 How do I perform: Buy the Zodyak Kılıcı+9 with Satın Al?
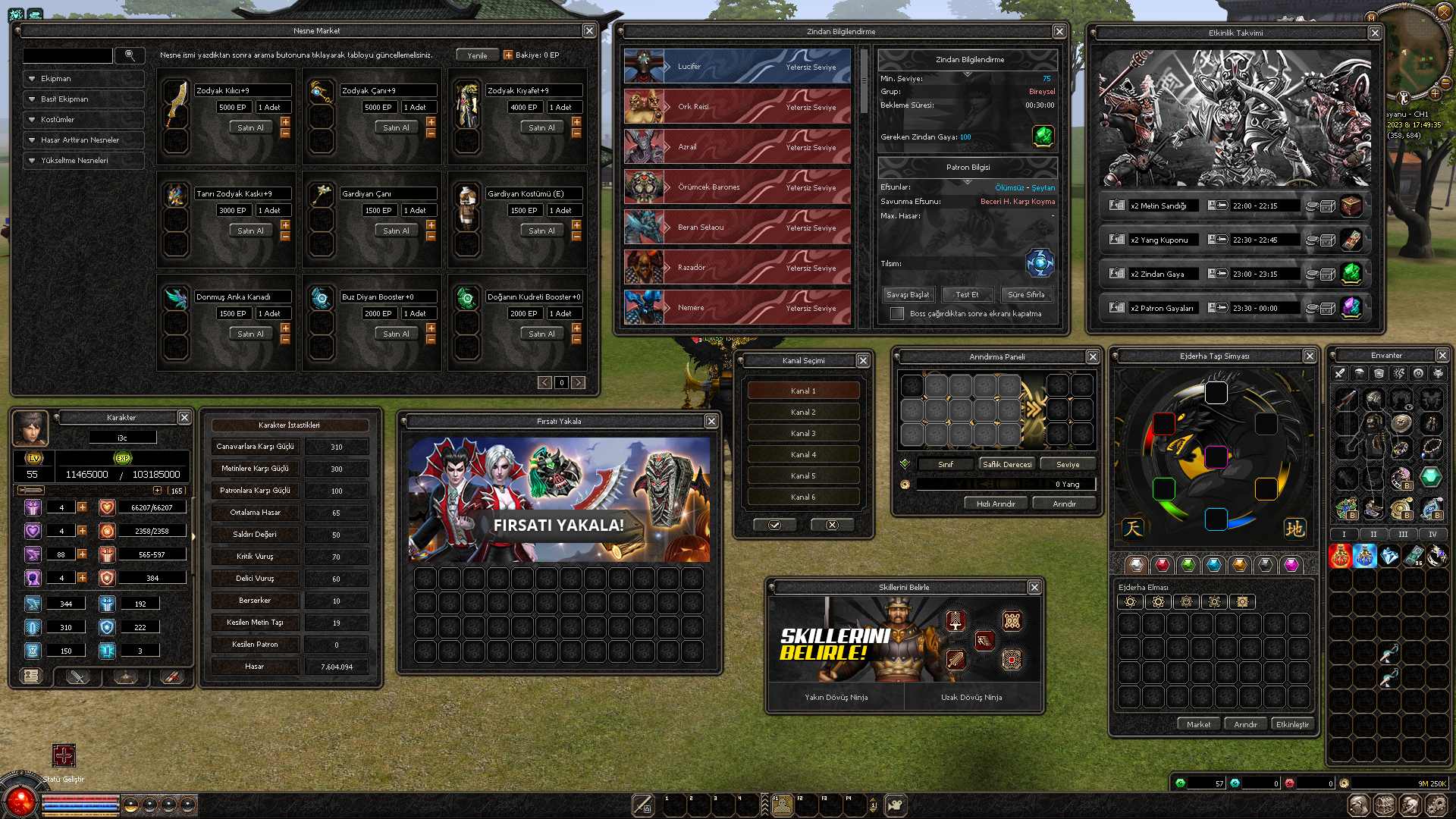[250, 127]
